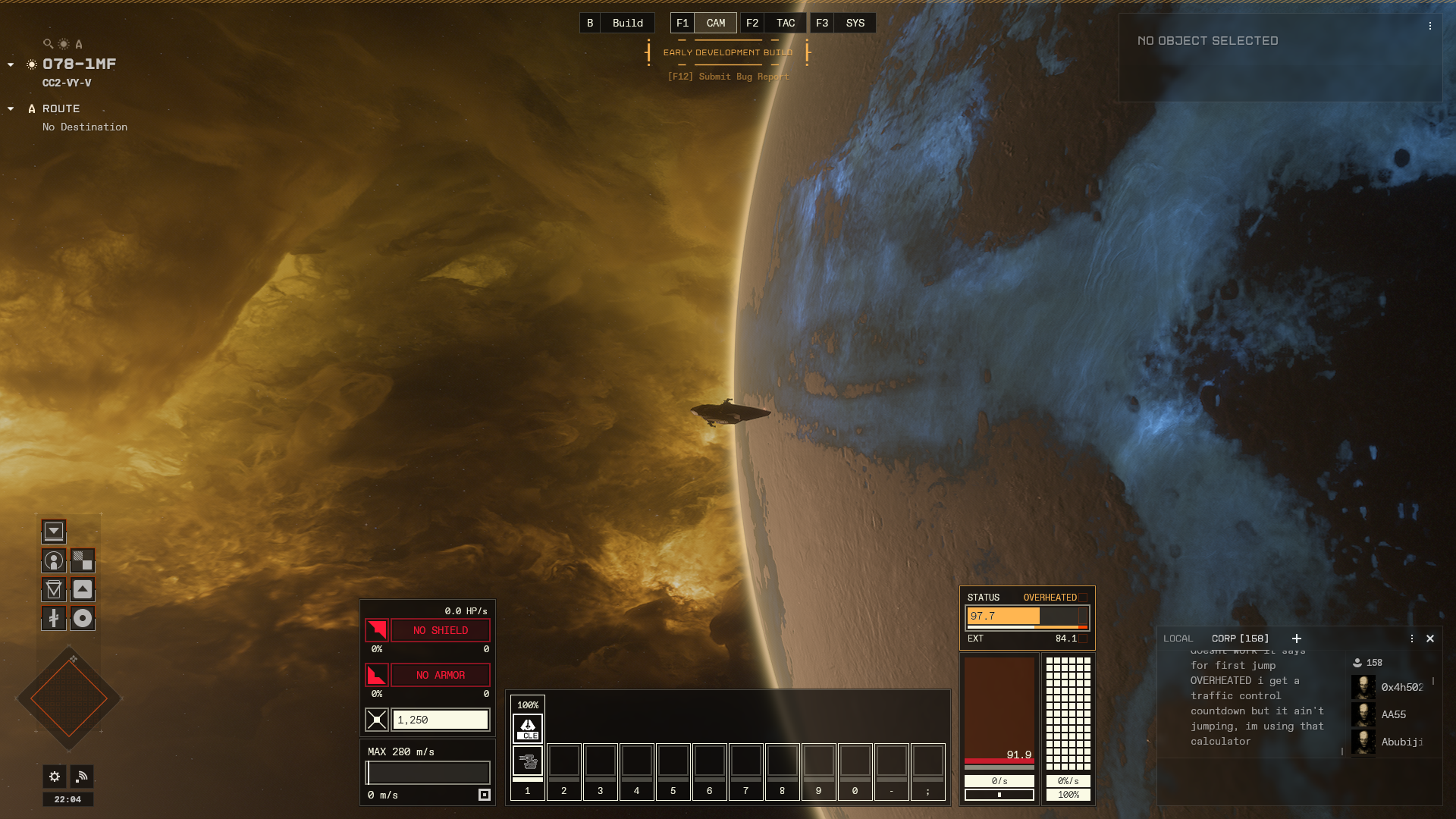The image size is (1456, 819).
Task: Close the chat window
Action: tap(1430, 639)
